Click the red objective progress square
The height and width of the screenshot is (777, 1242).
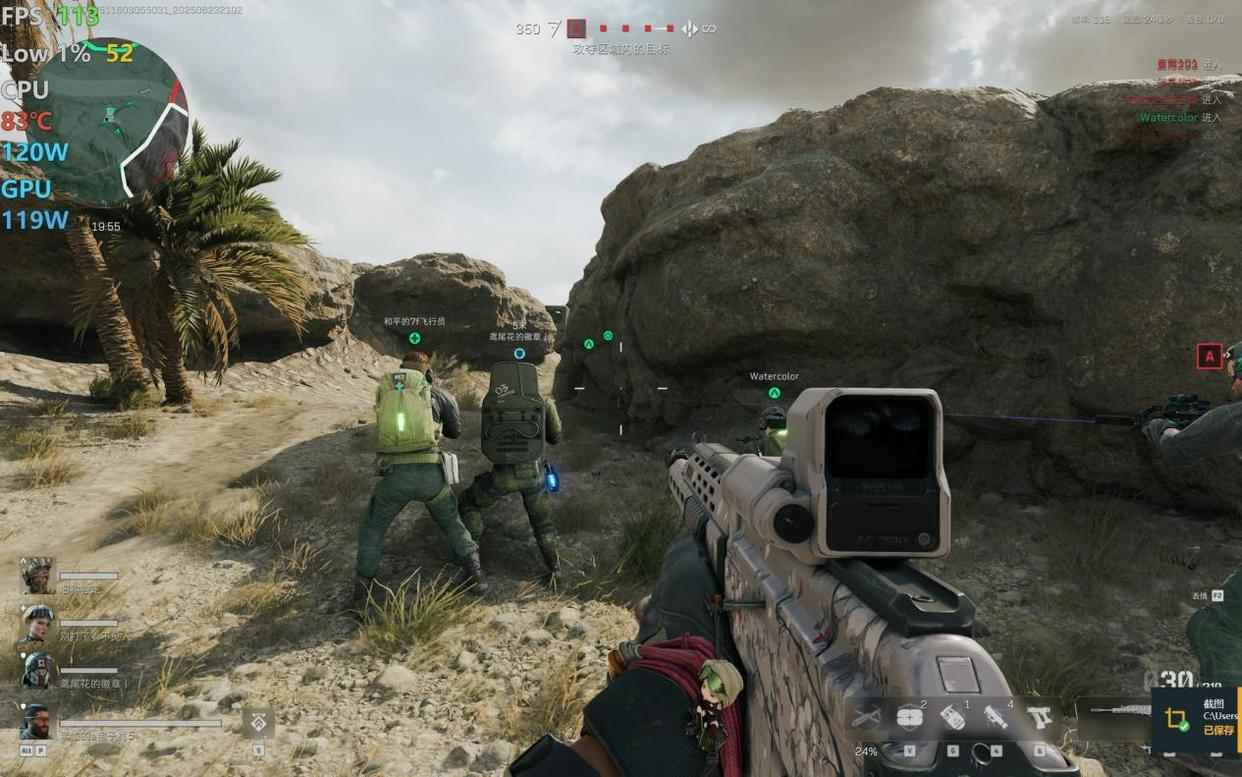(x=576, y=28)
